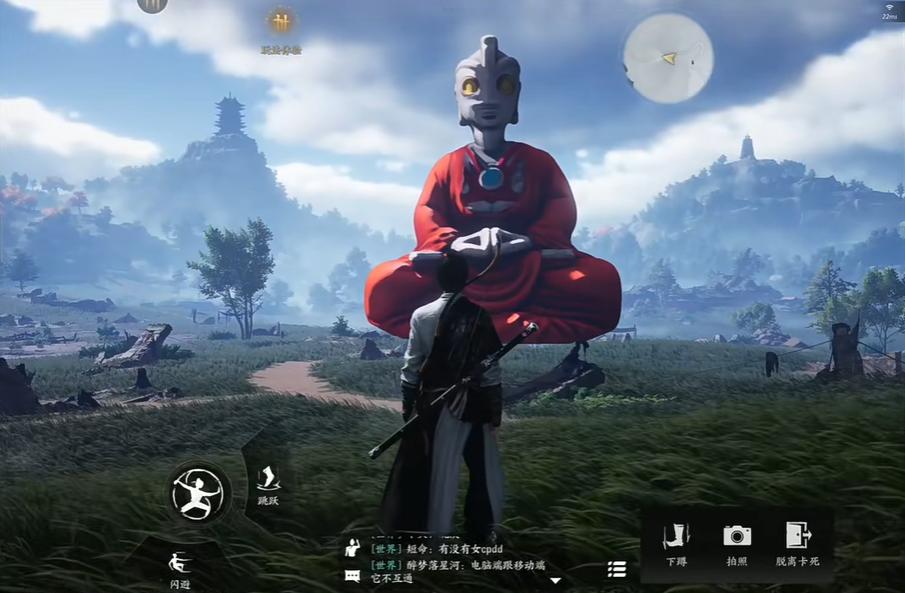Image resolution: width=905 pixels, height=593 pixels.
Task: Expand the chat with the down arrow
Action: 556,580
